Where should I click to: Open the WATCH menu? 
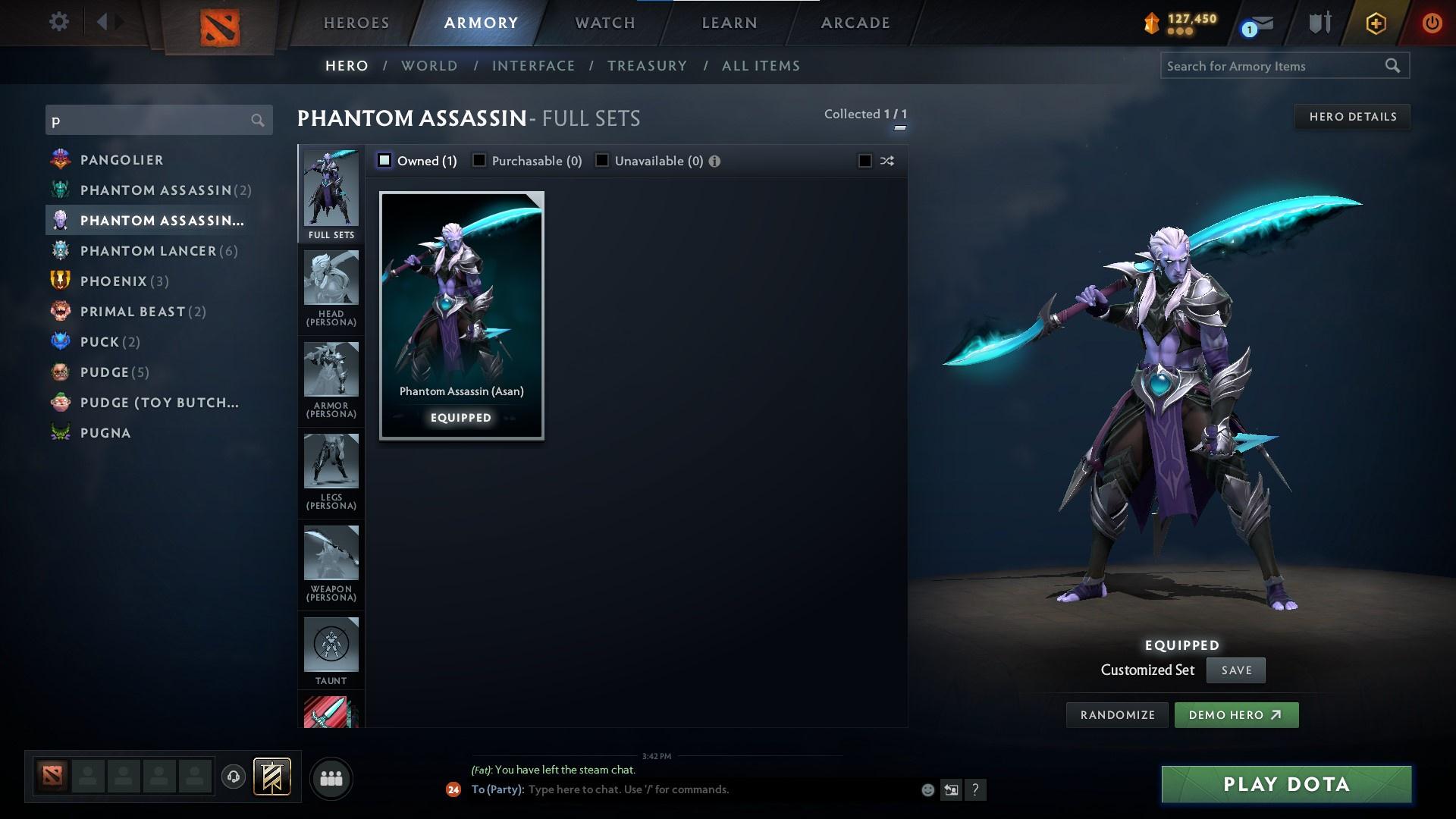[x=604, y=23]
